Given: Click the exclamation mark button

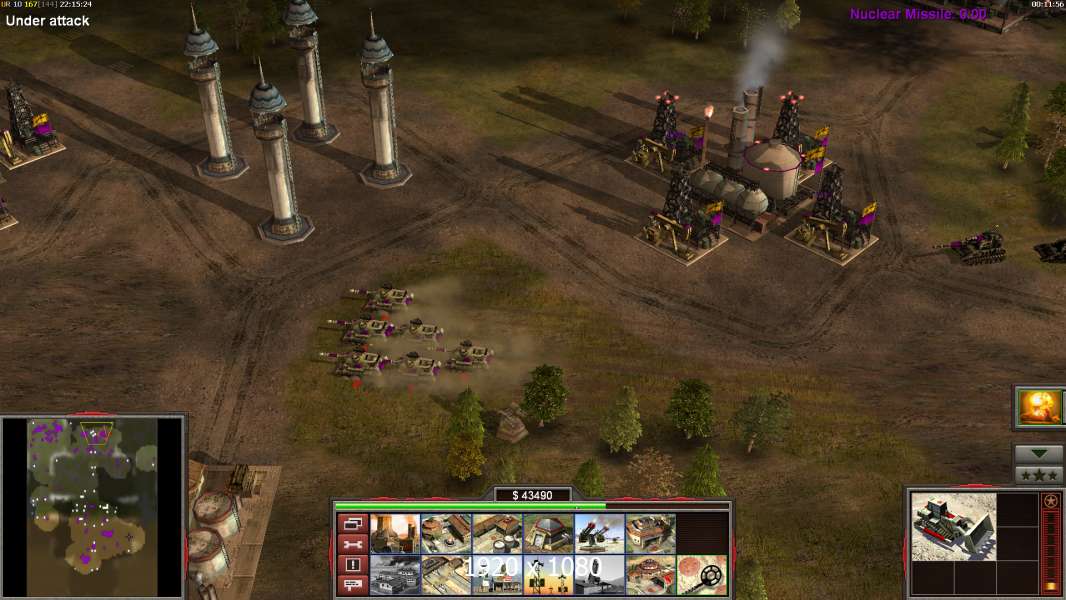Looking at the screenshot, I should point(352,565).
